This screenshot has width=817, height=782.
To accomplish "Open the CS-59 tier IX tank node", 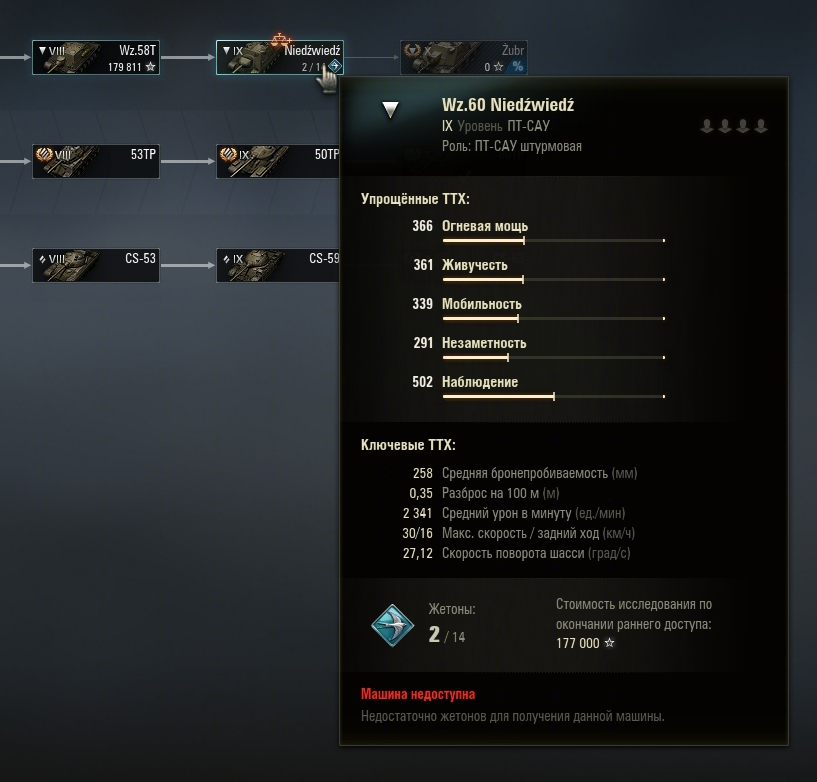I will 277,265.
